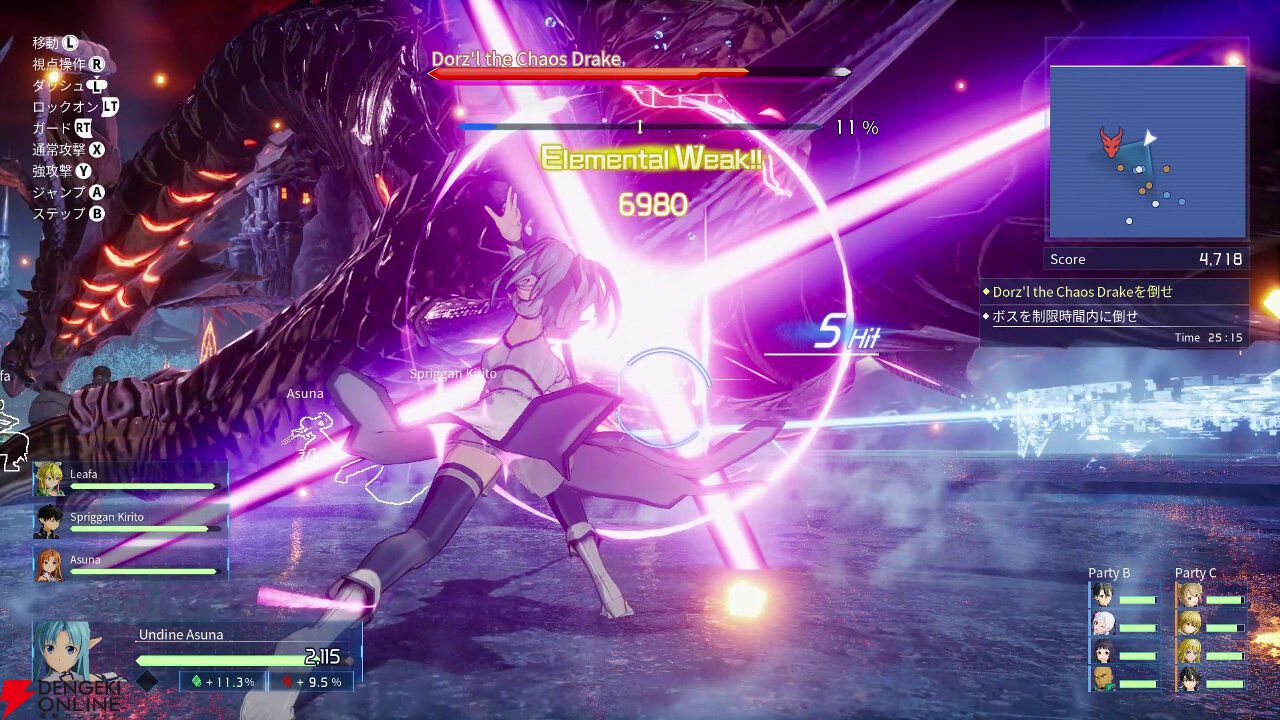Click Undine Asuna's large character portrait
The height and width of the screenshot is (720, 1280).
tap(70, 650)
